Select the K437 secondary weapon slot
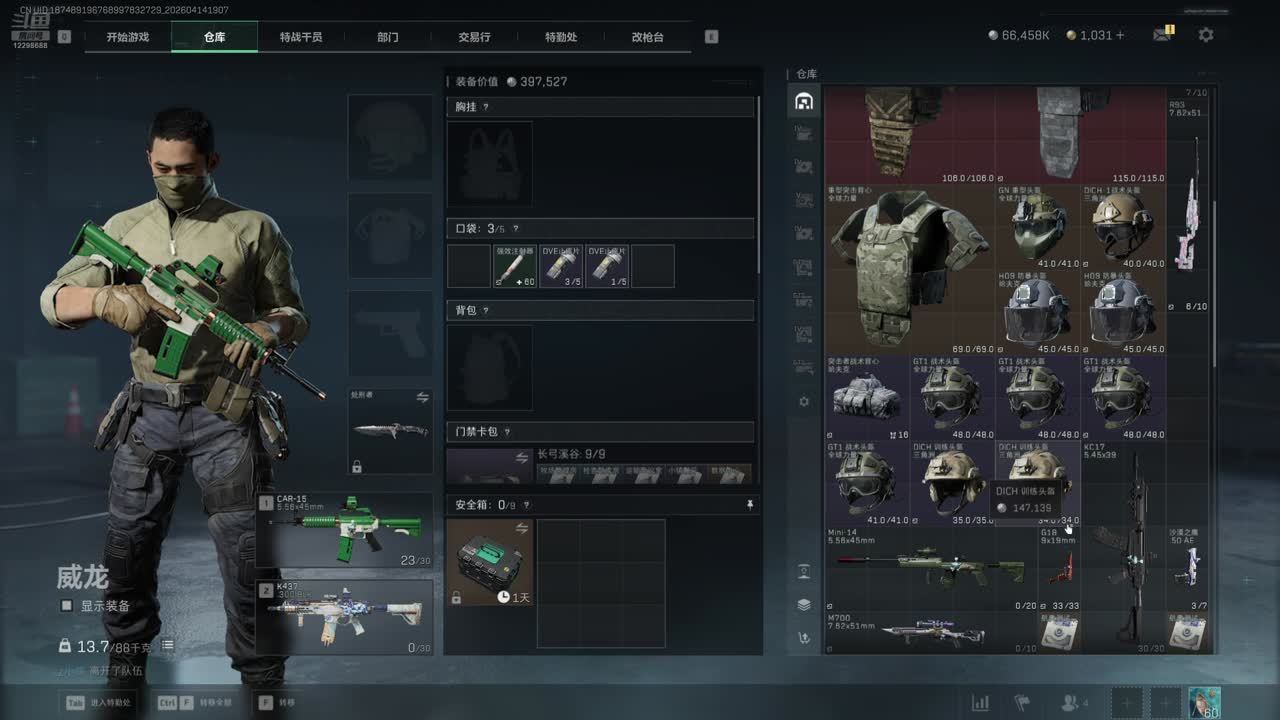The height and width of the screenshot is (720, 1280). click(345, 617)
